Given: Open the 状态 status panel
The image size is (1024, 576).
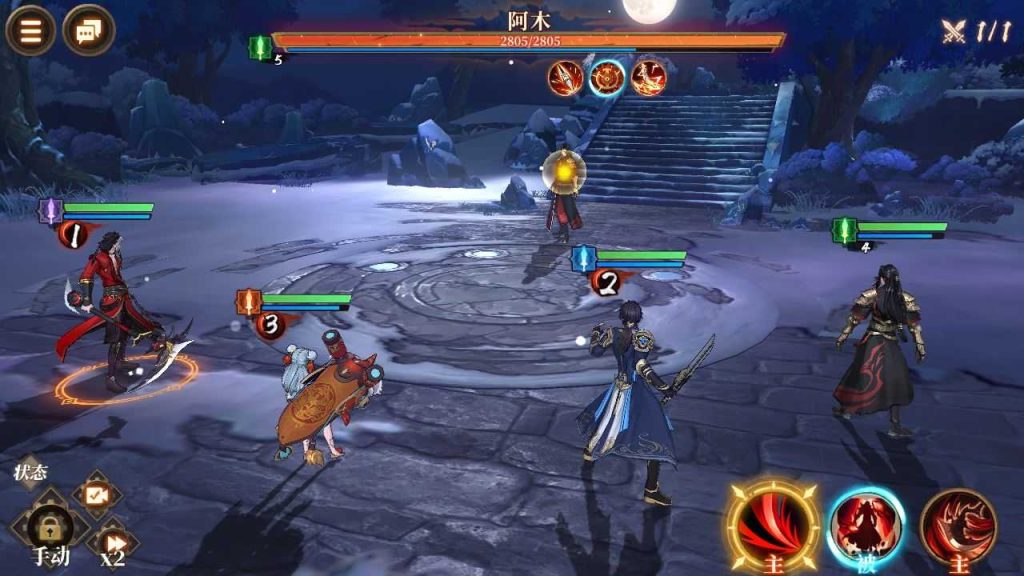Looking at the screenshot, I should (x=30, y=472).
